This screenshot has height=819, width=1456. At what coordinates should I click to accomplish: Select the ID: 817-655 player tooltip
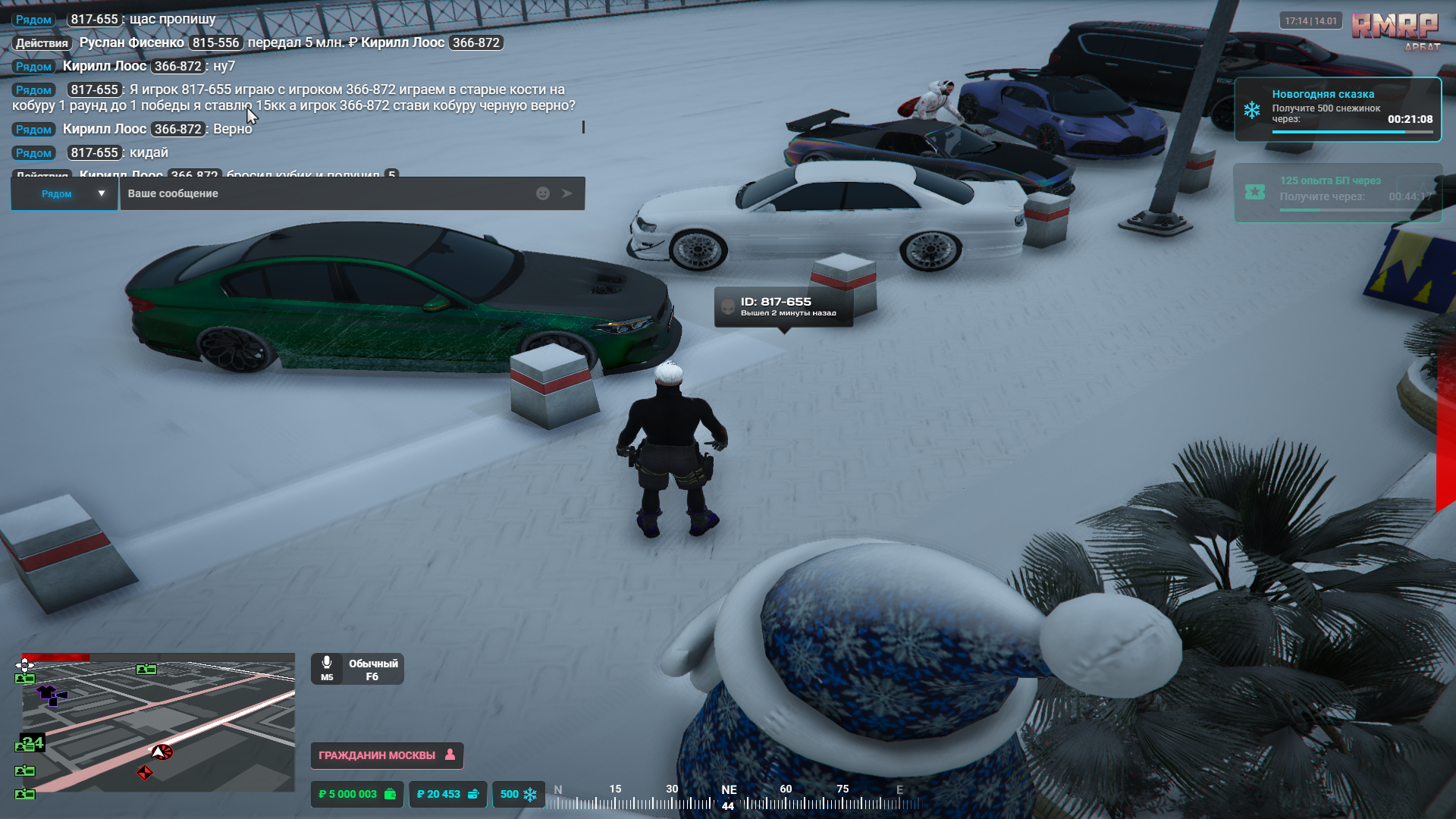(784, 306)
